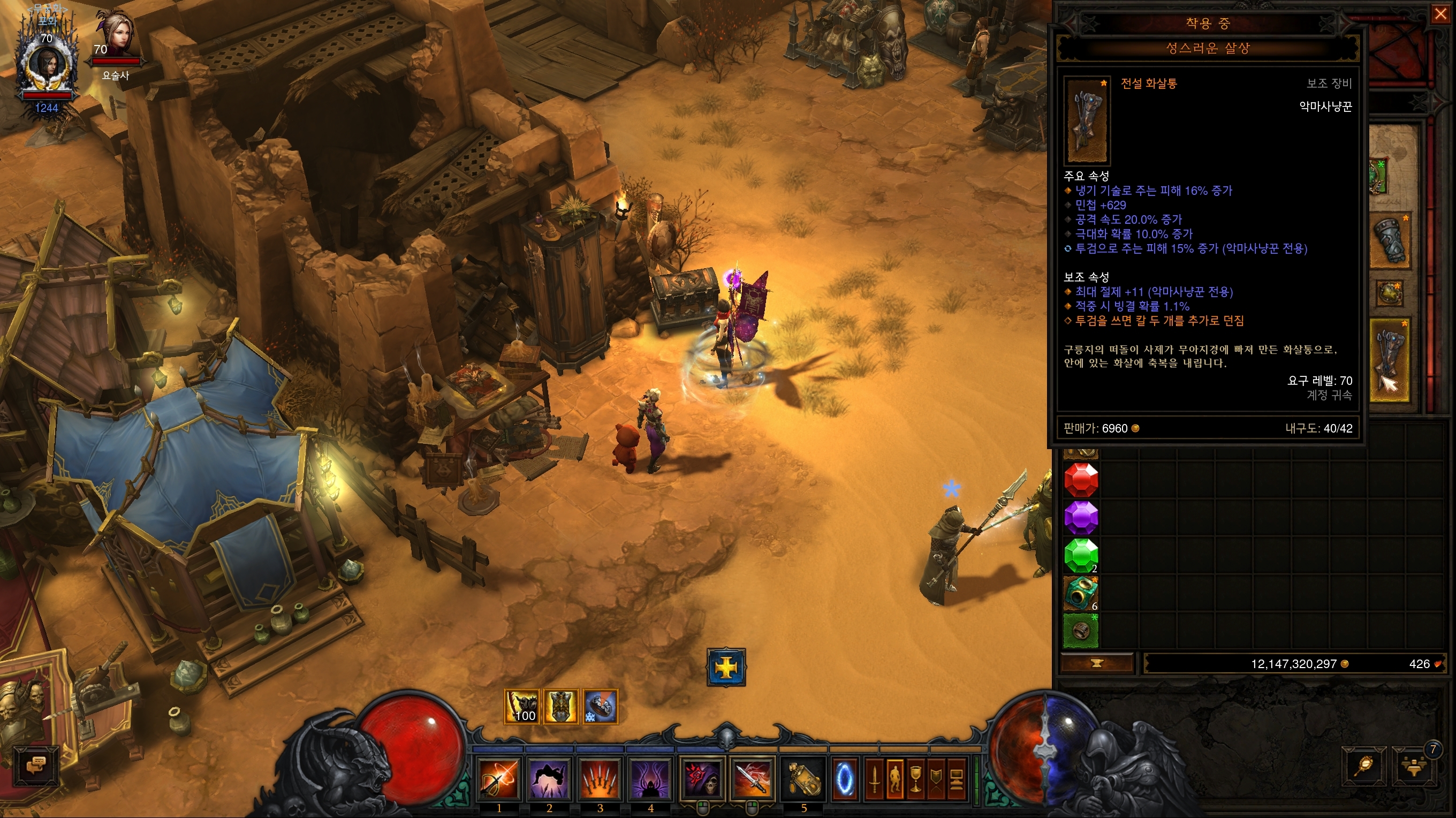Select the hooded skull mark skill
This screenshot has height=818, width=1456.
click(x=701, y=779)
